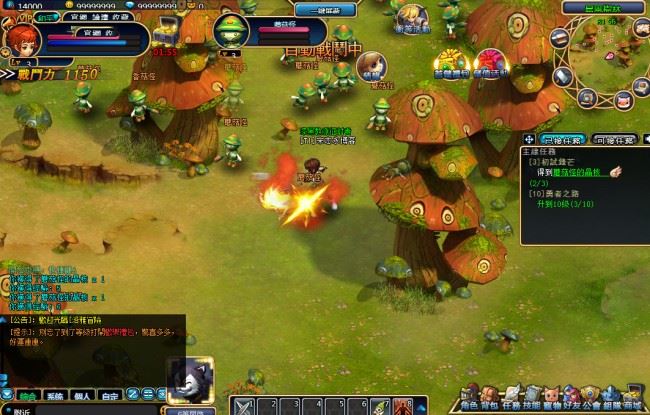
Task: Switch to the 綜合 chat tab
Action: click(x=26, y=396)
